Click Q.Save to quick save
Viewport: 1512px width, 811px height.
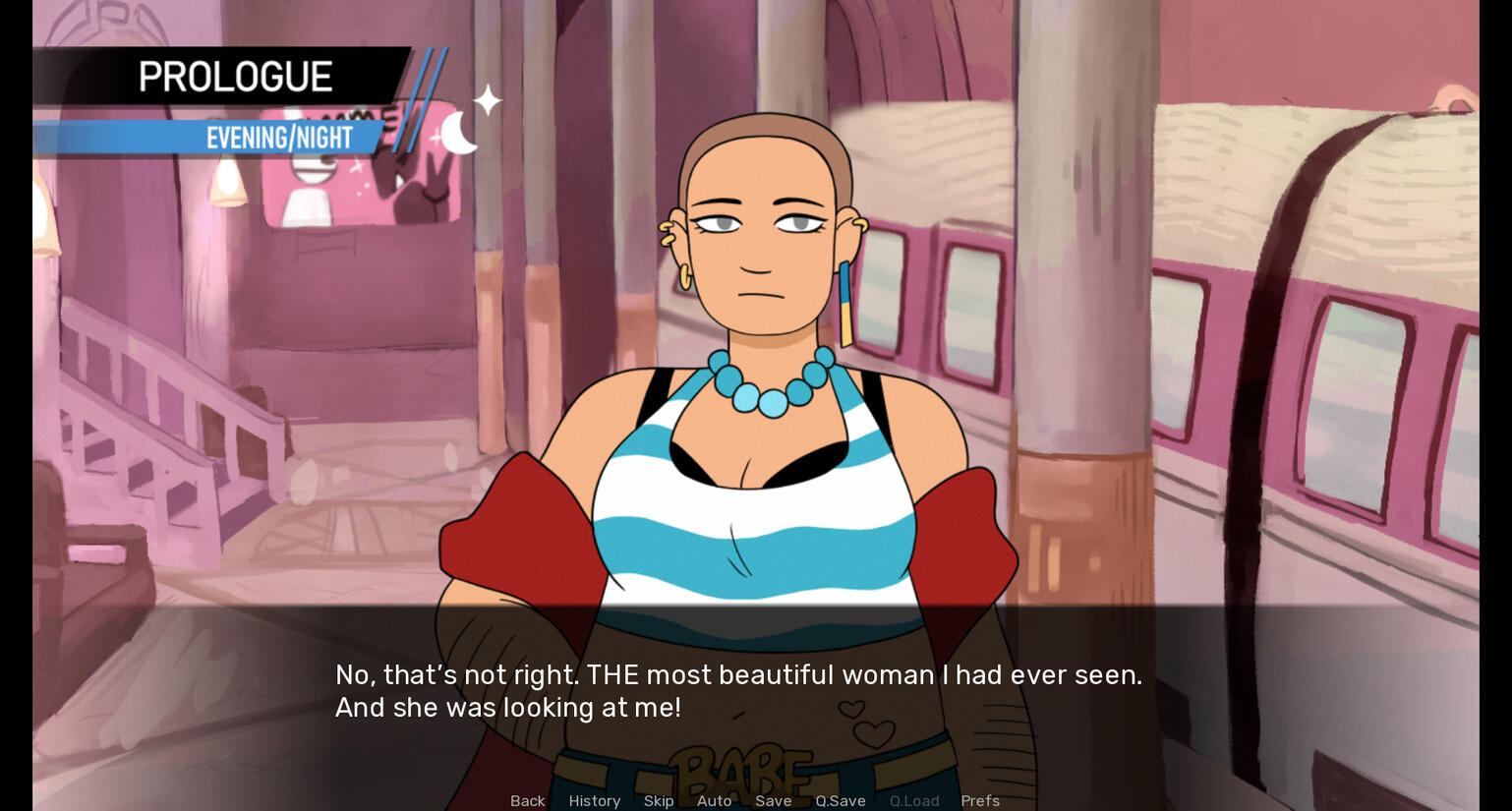(840, 800)
